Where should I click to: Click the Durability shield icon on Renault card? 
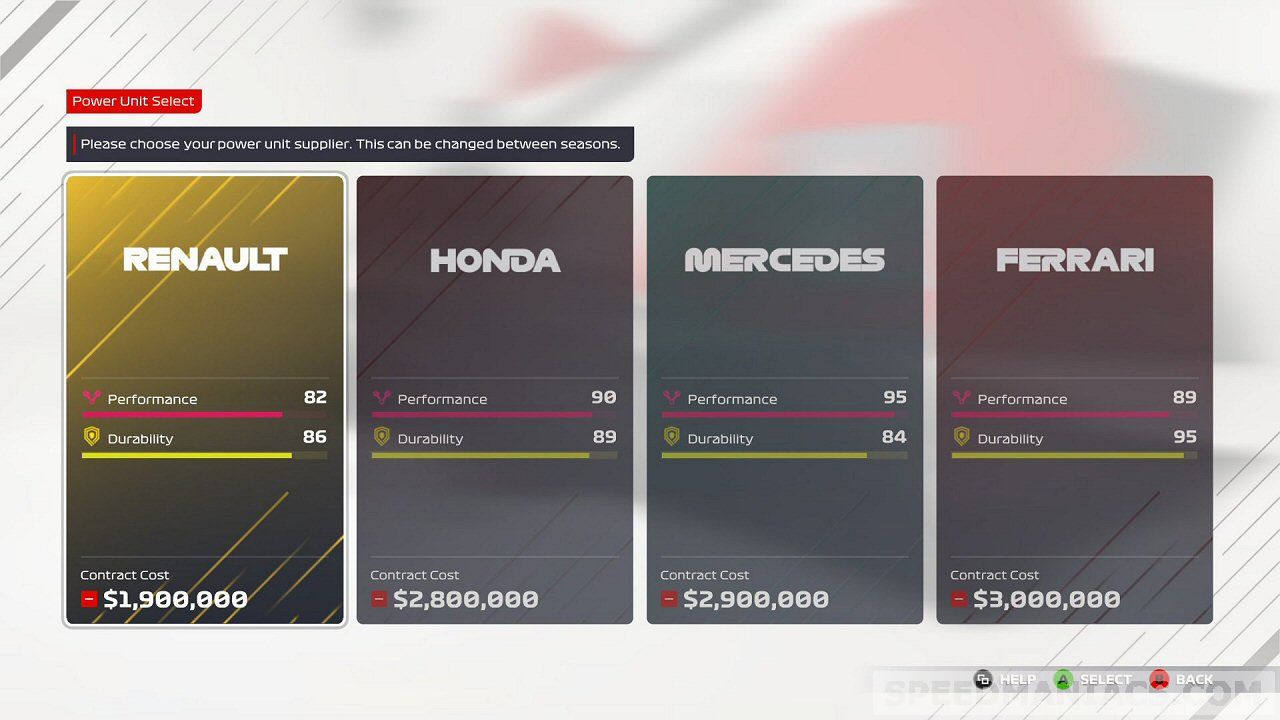pos(91,437)
